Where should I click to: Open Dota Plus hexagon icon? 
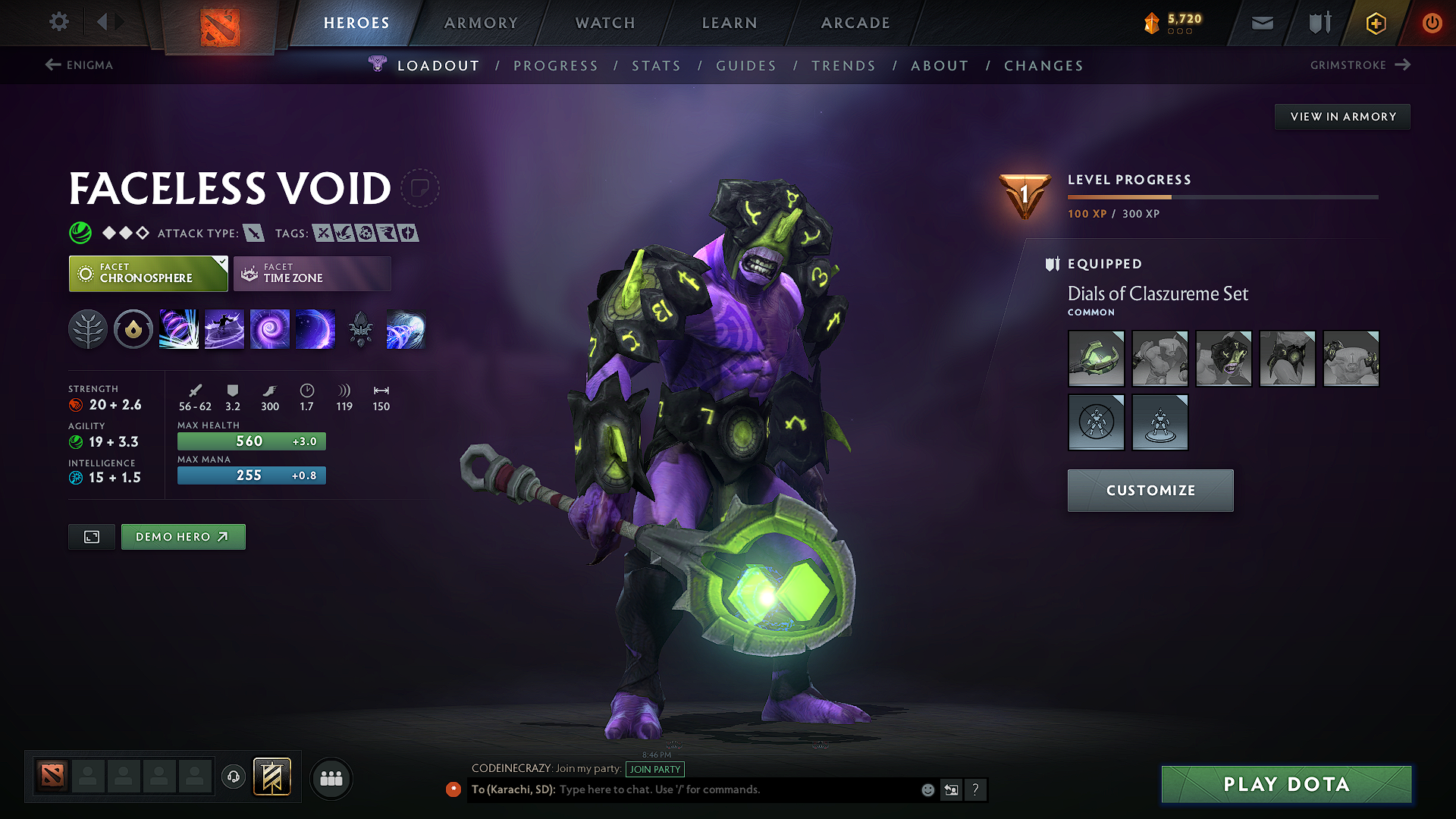1375,23
